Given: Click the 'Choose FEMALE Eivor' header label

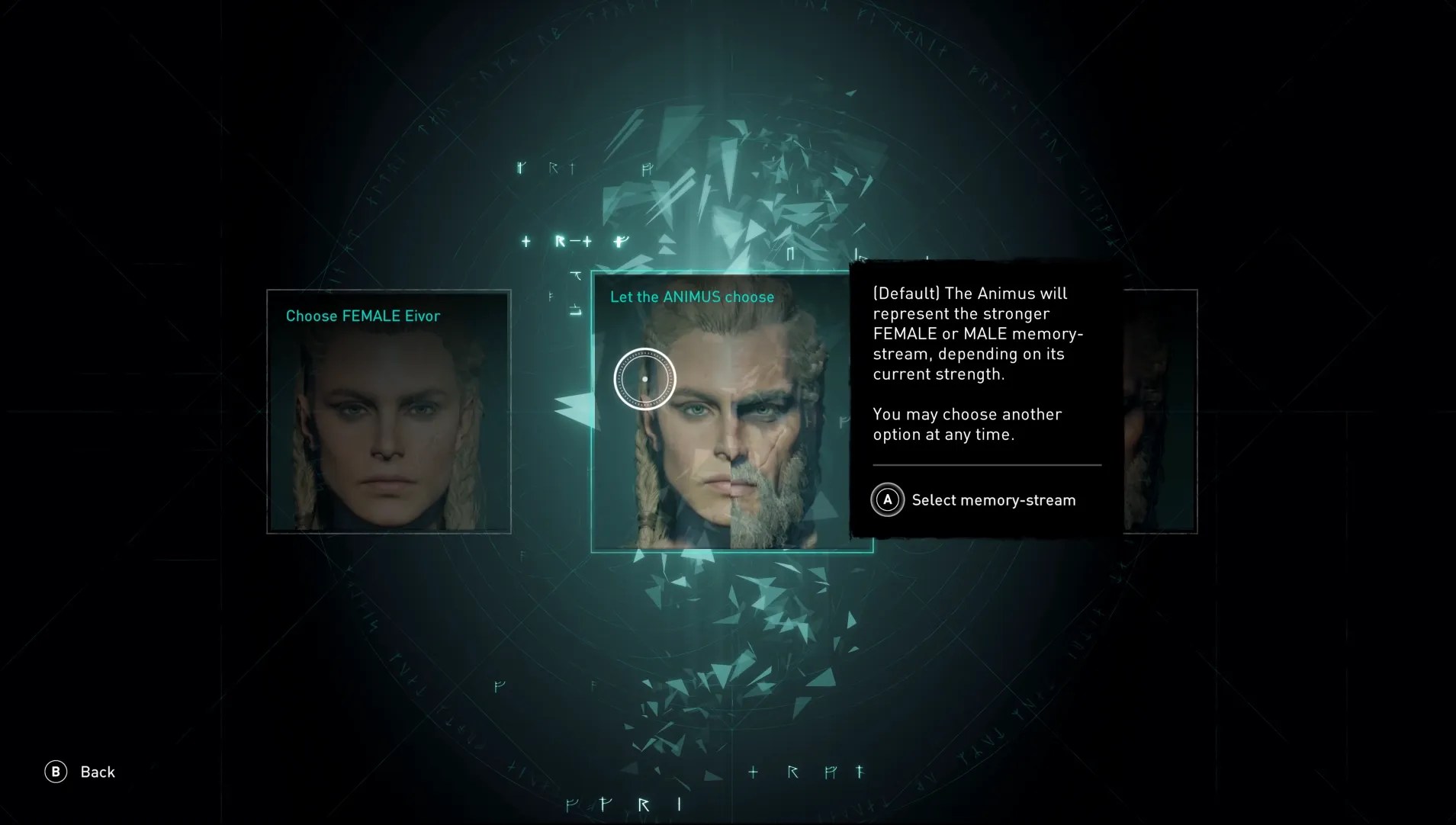Looking at the screenshot, I should point(362,315).
